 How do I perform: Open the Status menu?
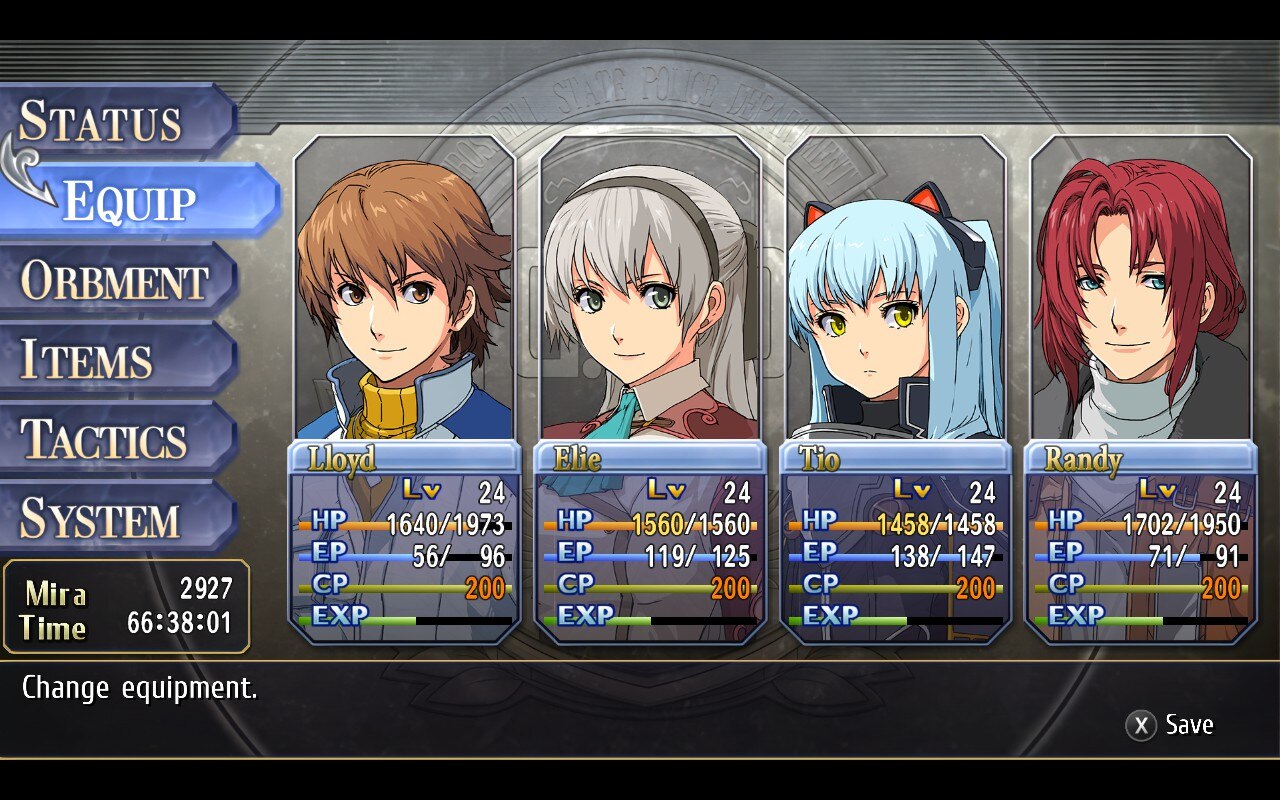coord(101,121)
